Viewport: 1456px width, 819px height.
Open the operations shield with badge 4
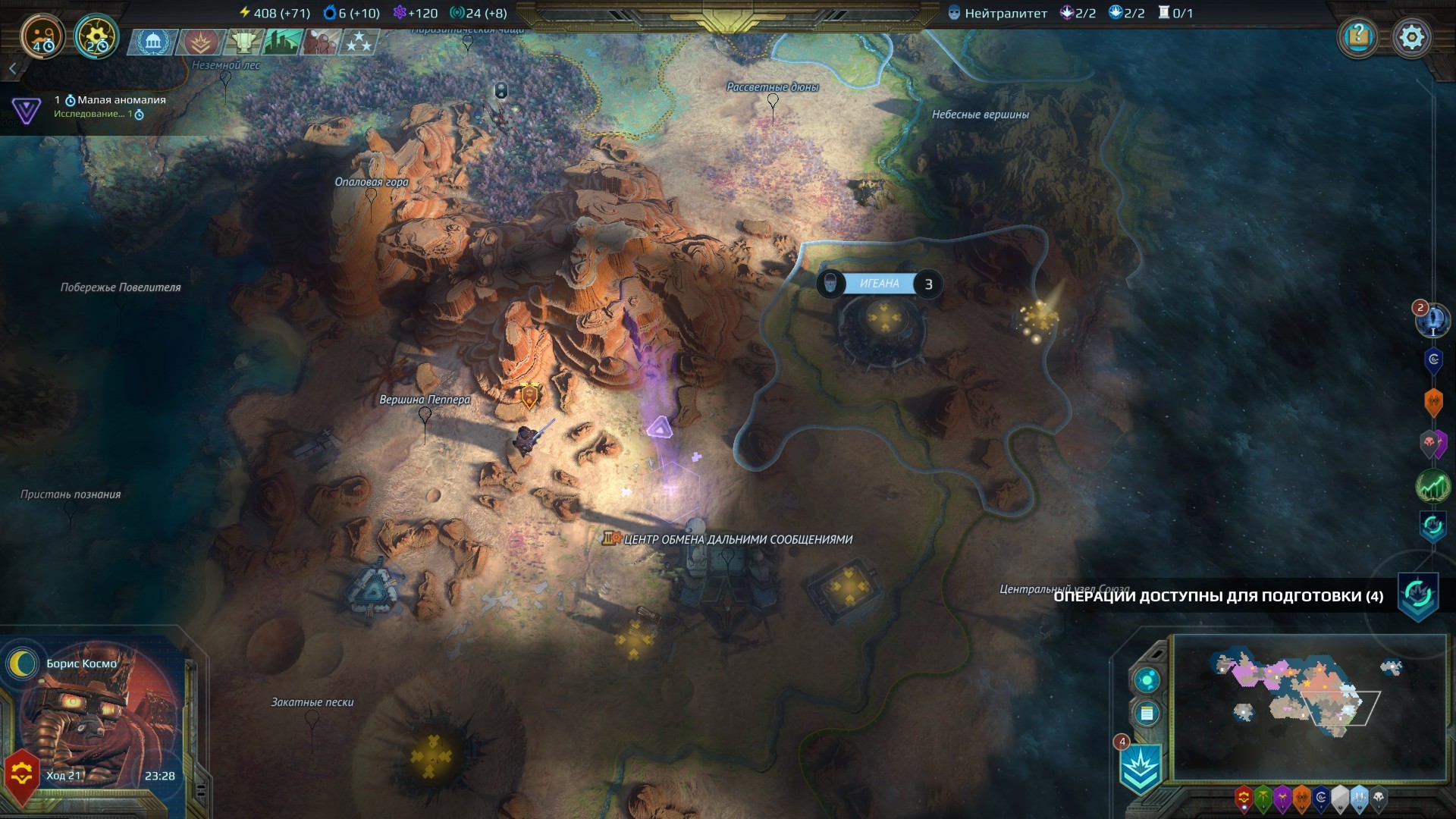[1141, 768]
